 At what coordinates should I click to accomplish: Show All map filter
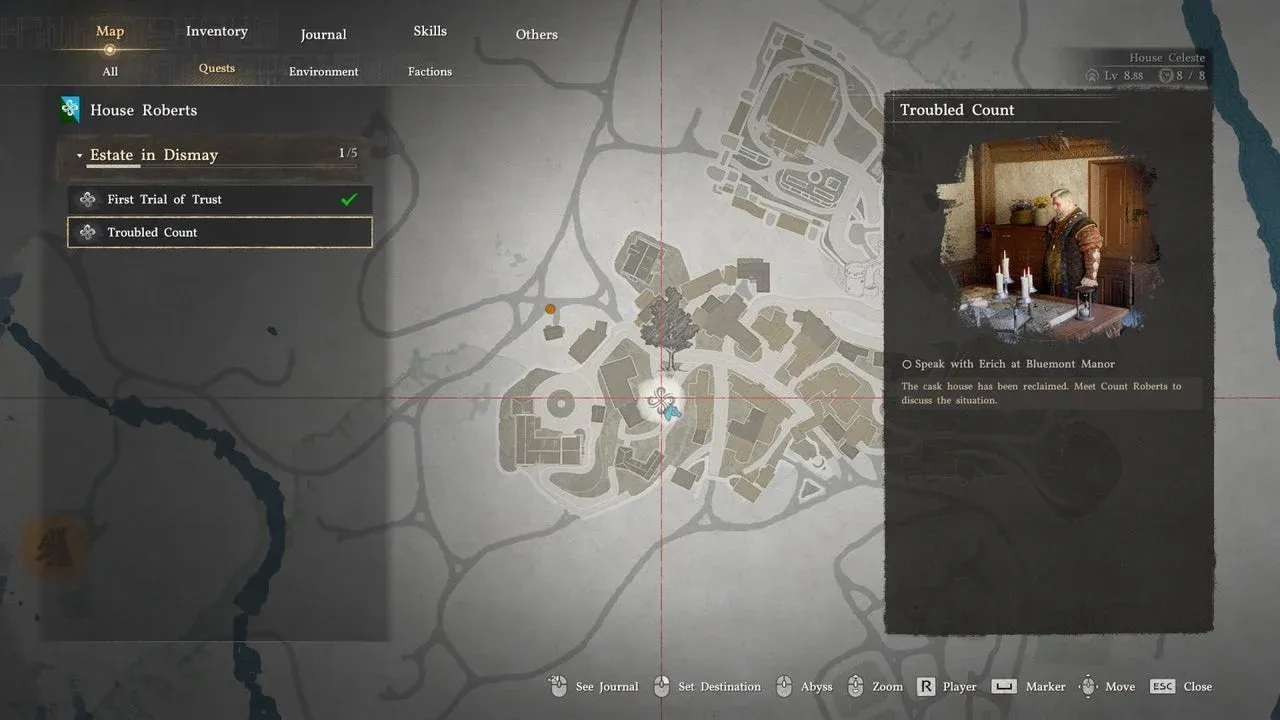(110, 71)
